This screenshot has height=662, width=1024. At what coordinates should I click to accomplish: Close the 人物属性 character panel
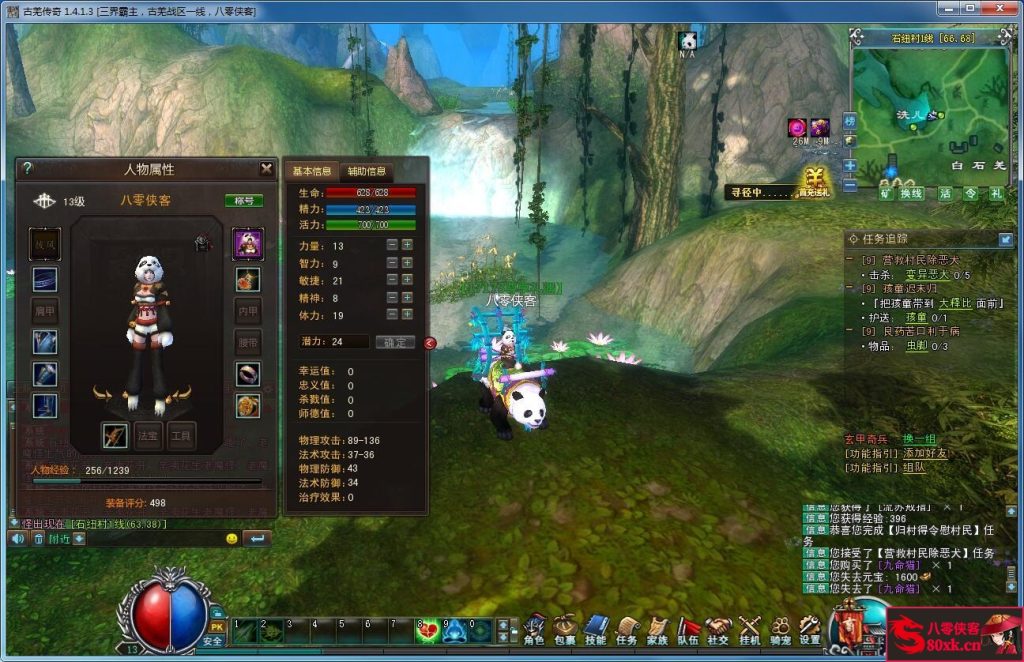tap(266, 169)
